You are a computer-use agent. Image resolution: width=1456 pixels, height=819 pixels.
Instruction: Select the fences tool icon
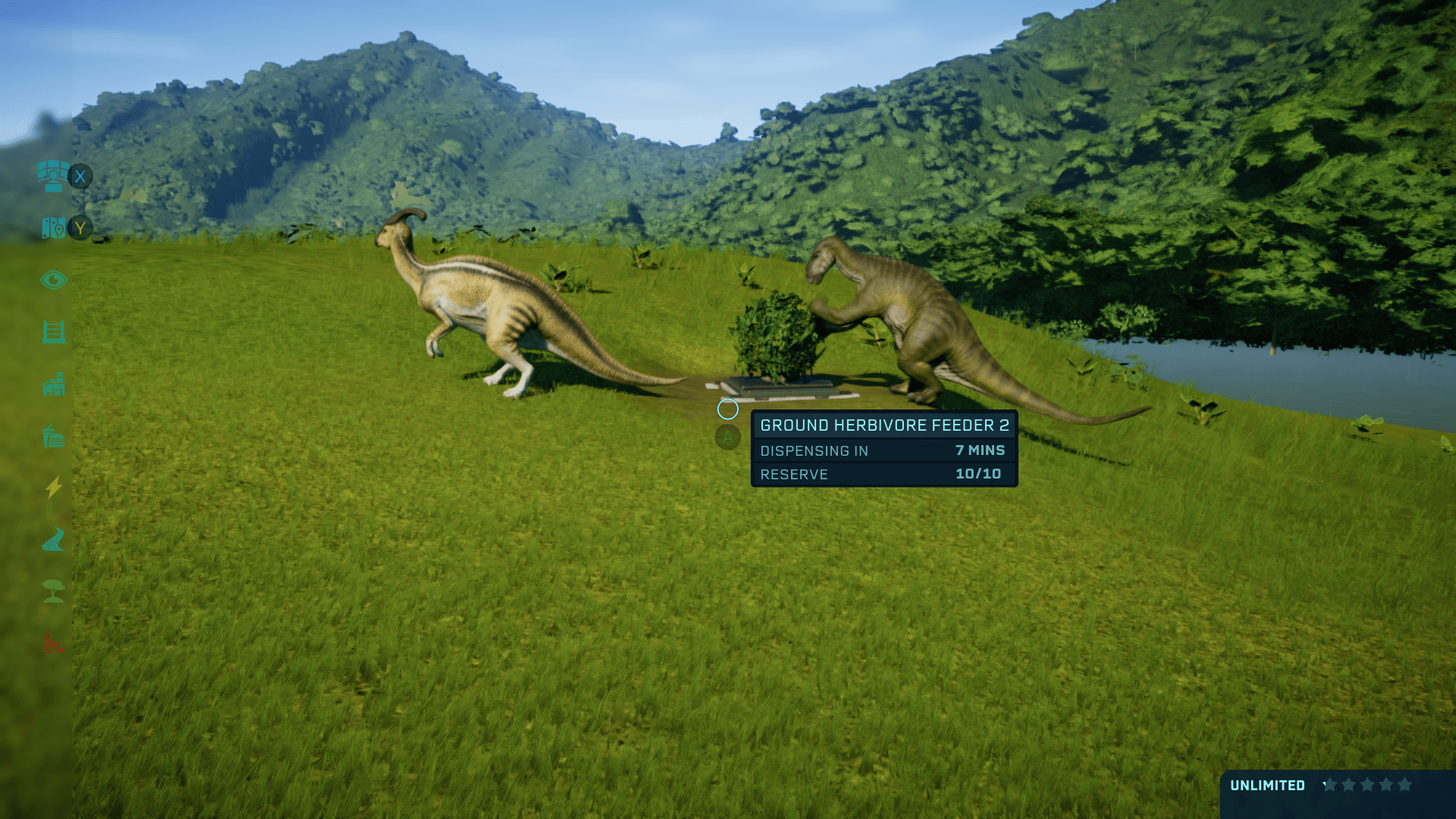point(53,331)
